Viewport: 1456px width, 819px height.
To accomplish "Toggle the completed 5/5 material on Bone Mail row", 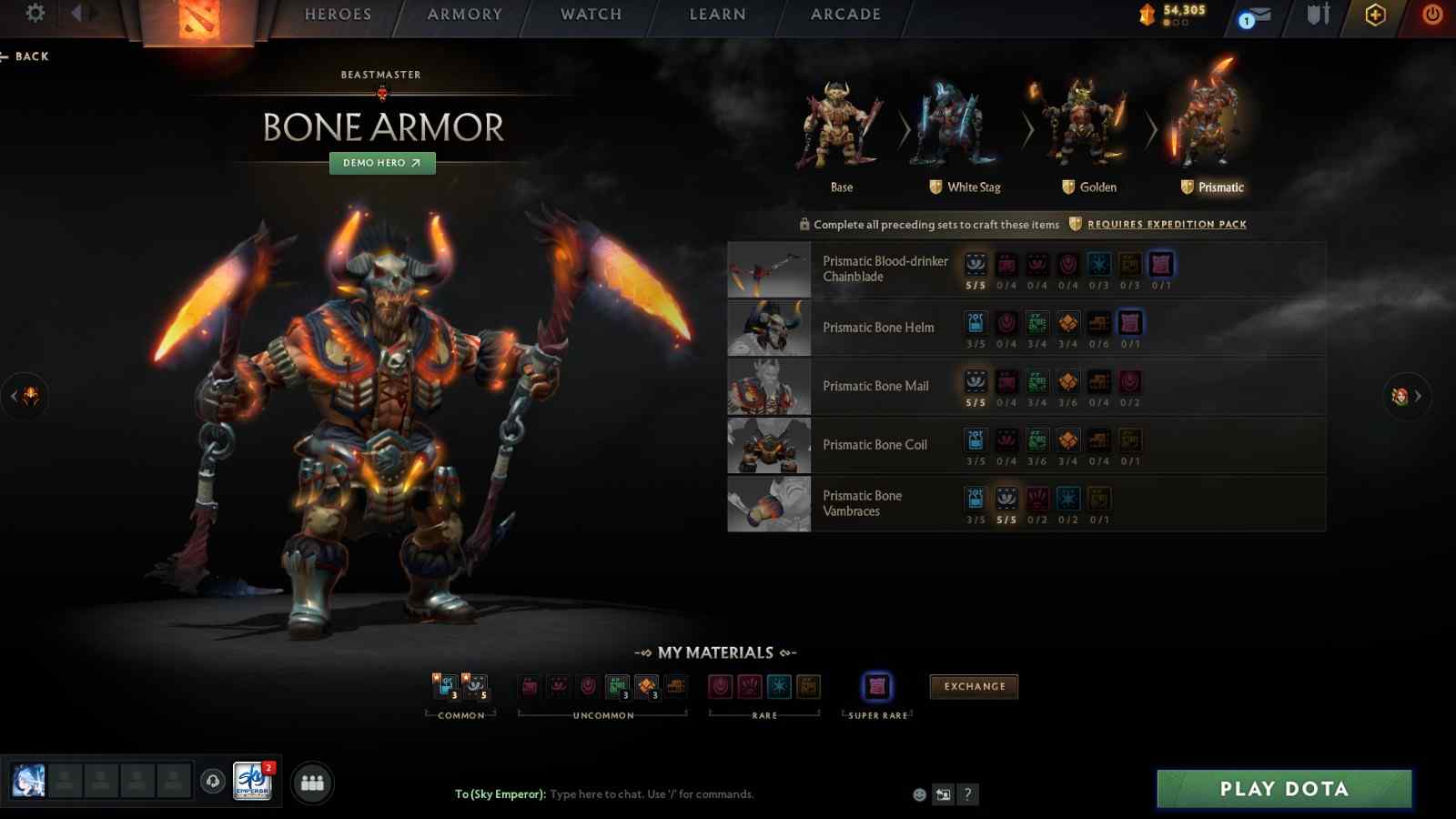I will 976,382.
